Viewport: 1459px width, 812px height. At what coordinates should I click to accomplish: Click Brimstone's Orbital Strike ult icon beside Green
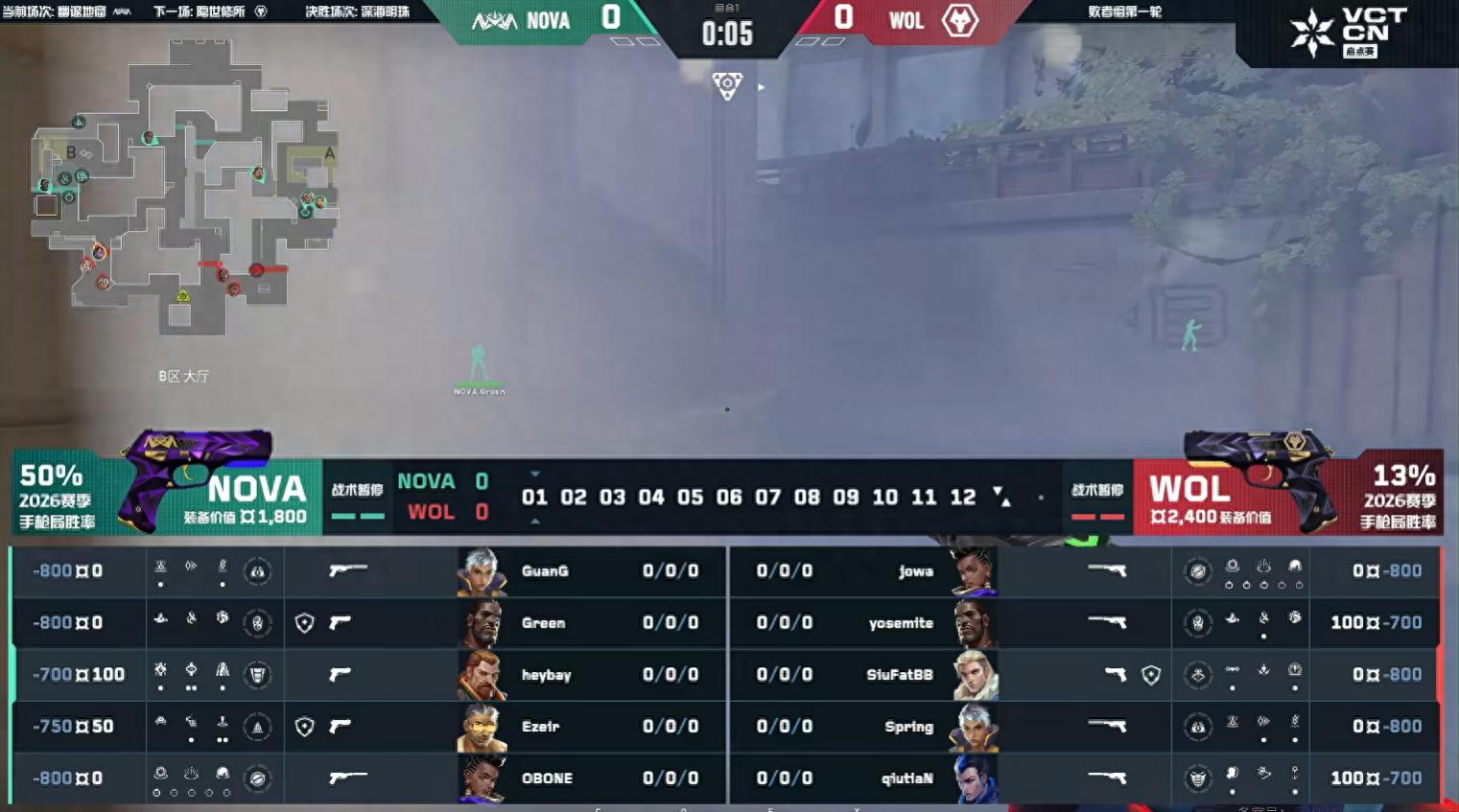[258, 623]
